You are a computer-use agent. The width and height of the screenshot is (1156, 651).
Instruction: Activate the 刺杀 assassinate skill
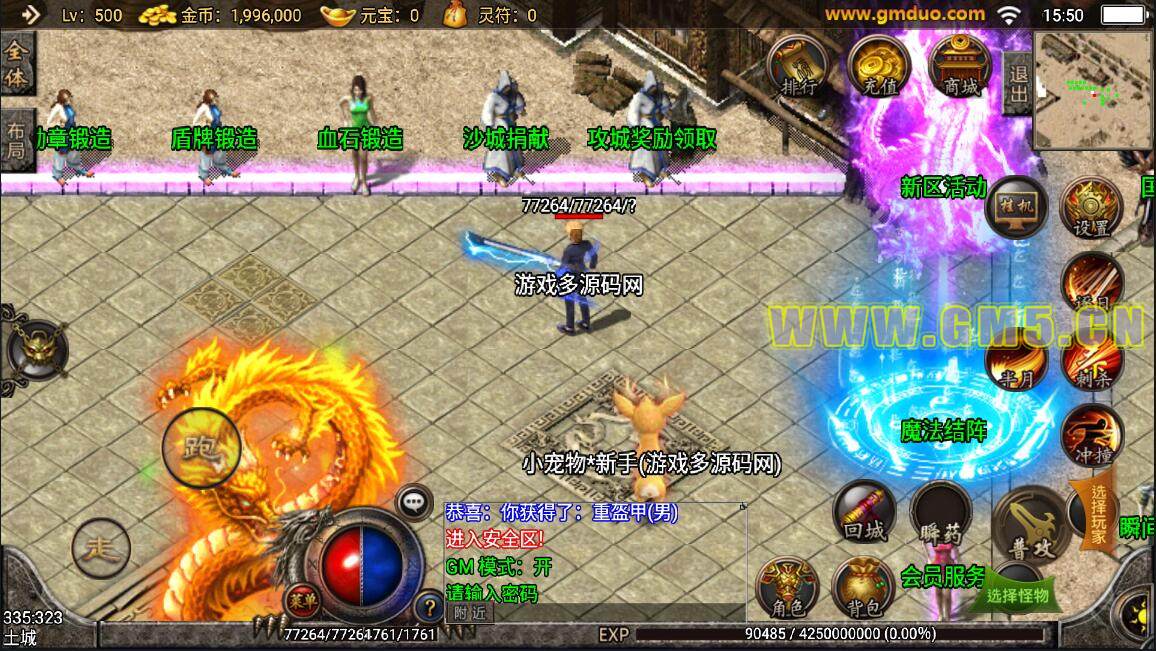[1091, 360]
